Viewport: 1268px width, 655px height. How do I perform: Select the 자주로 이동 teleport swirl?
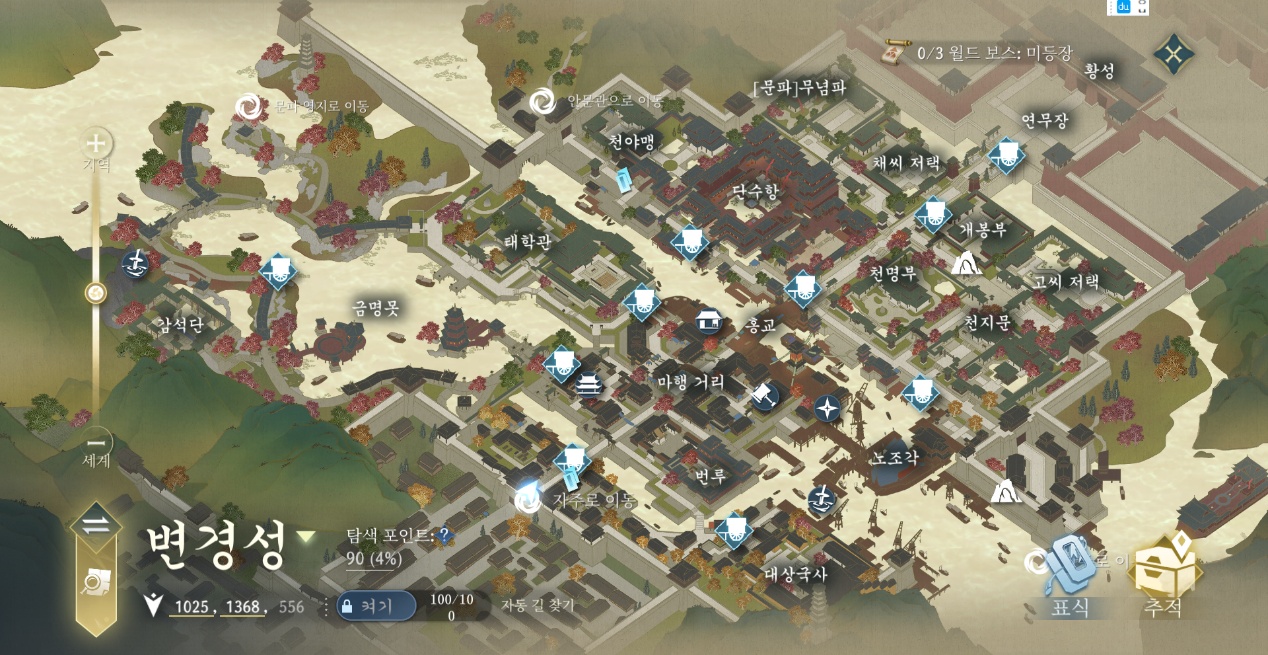(x=527, y=499)
